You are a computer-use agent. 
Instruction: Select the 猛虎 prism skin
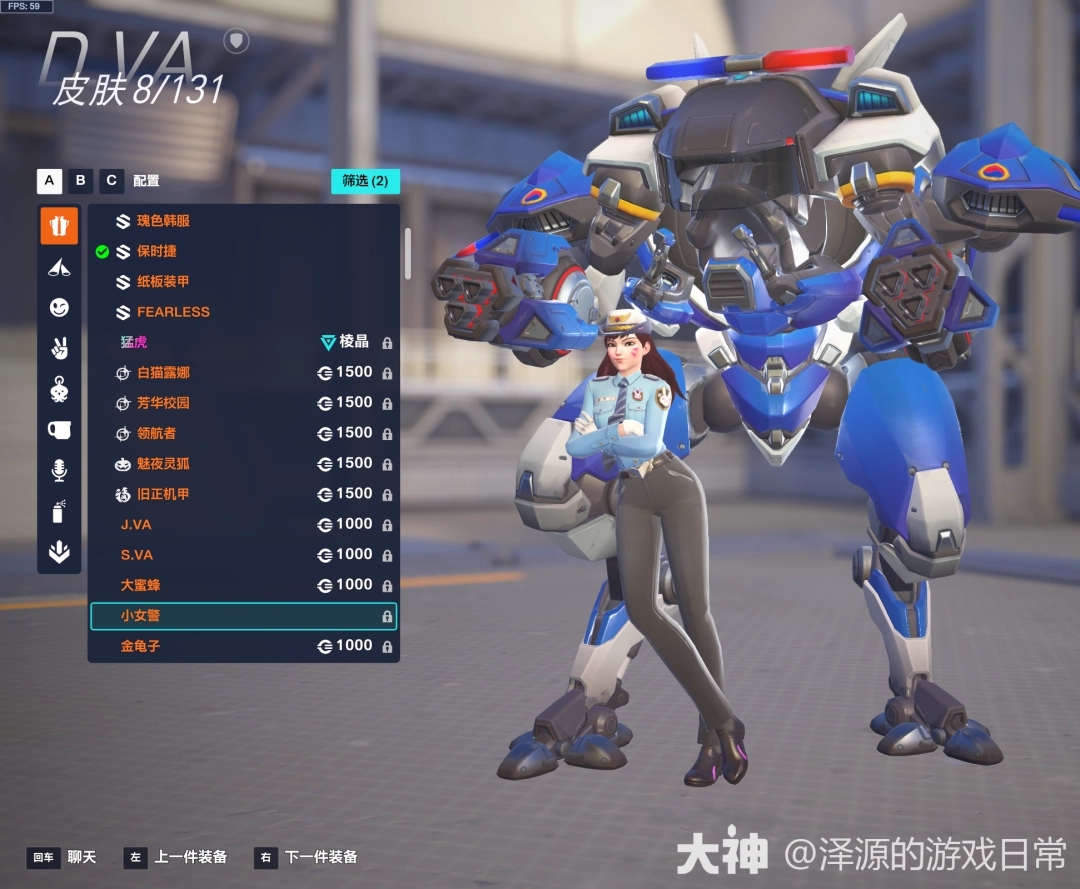click(134, 342)
